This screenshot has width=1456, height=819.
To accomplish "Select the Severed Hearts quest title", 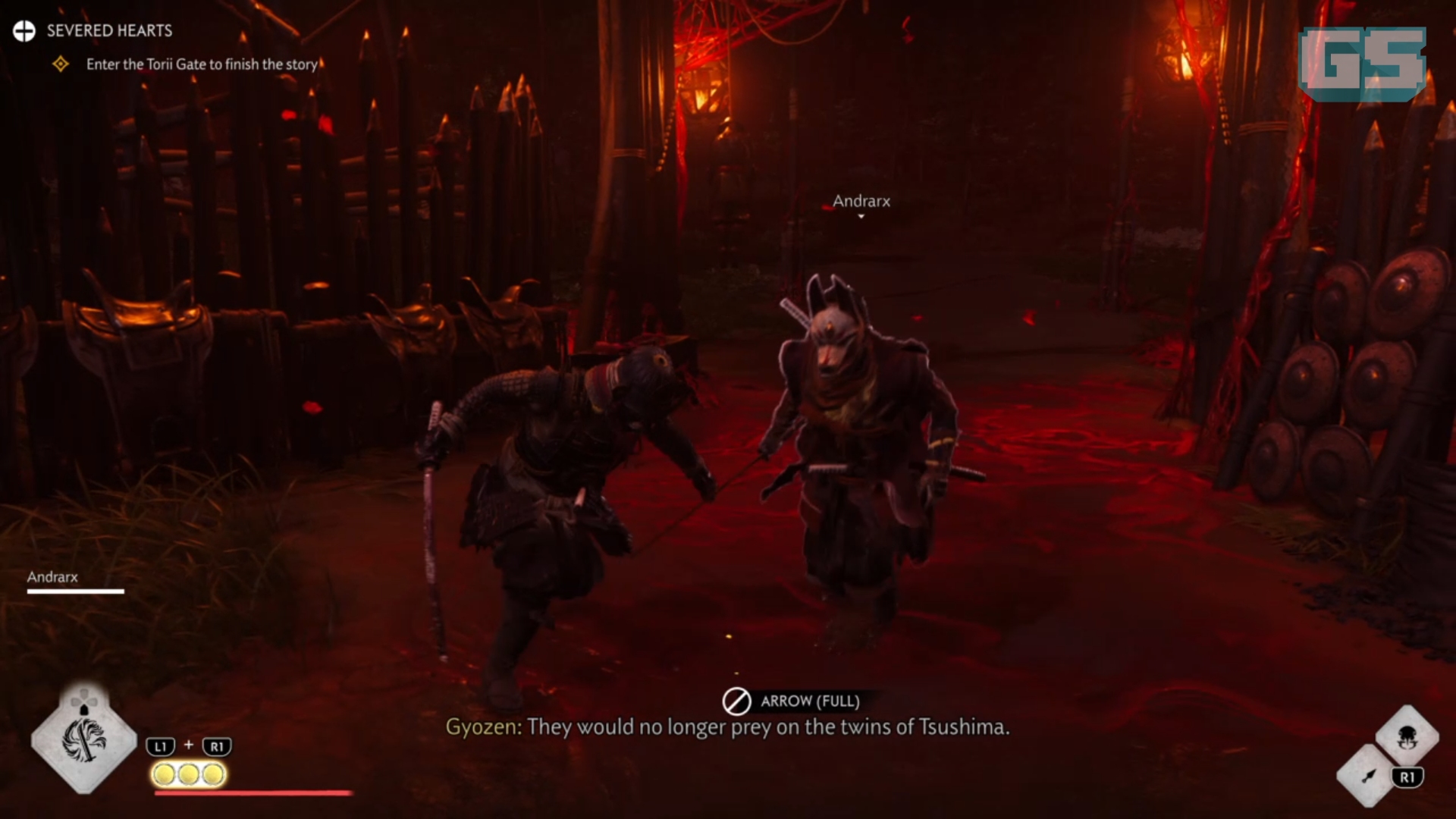I will tap(108, 31).
